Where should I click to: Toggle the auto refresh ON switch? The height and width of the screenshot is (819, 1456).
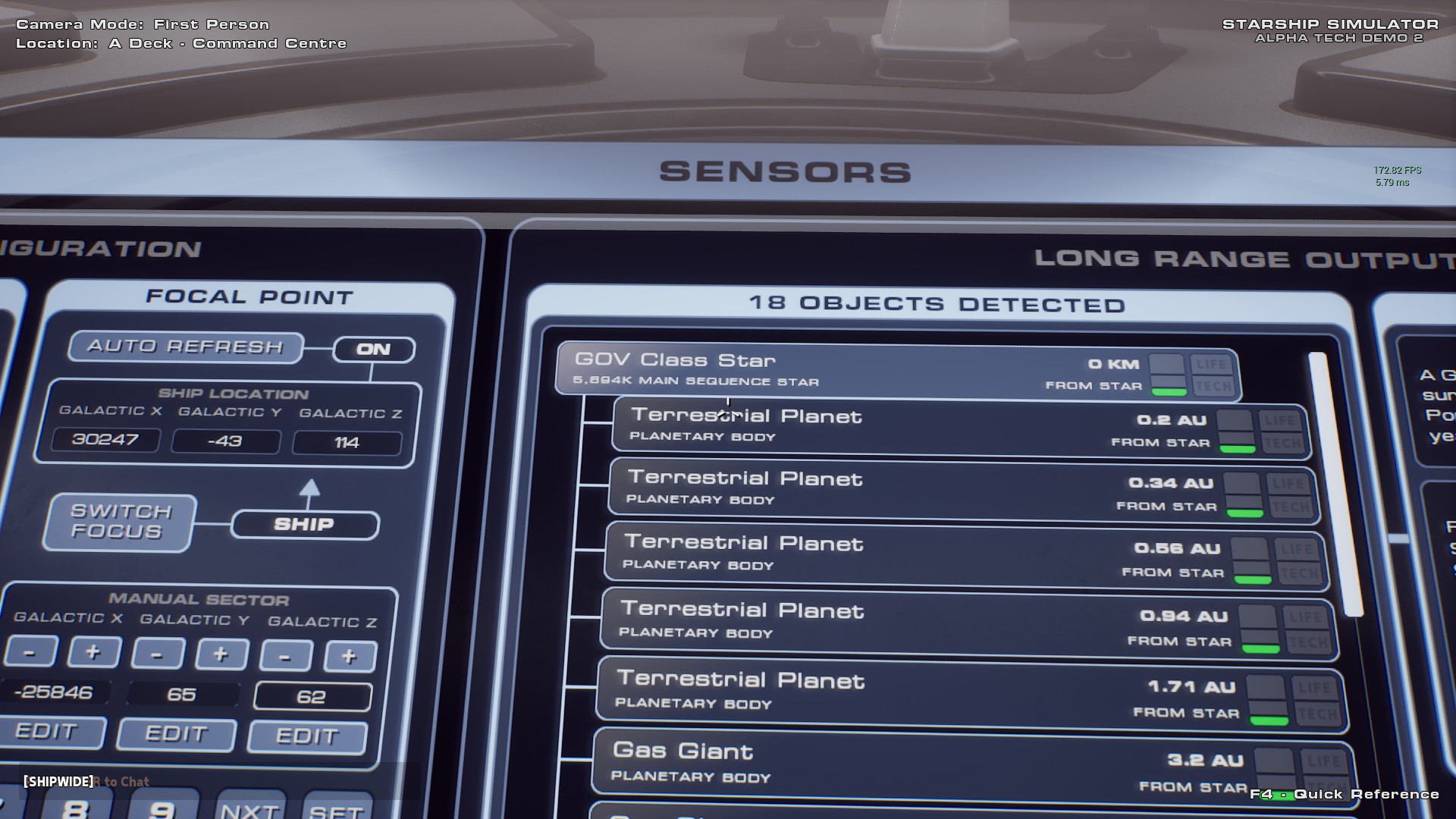click(374, 350)
